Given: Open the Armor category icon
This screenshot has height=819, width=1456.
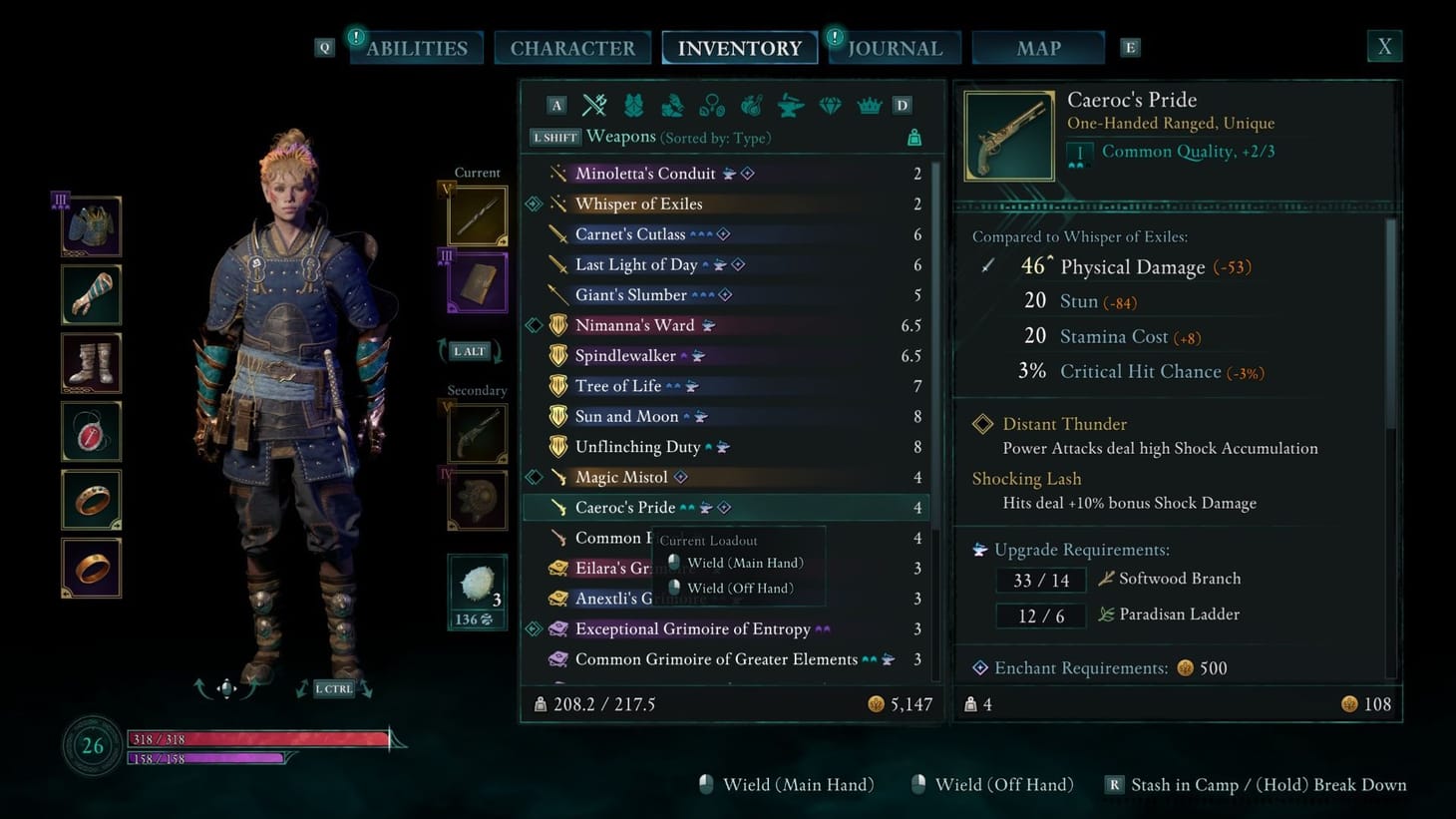Looking at the screenshot, I should click(x=634, y=105).
